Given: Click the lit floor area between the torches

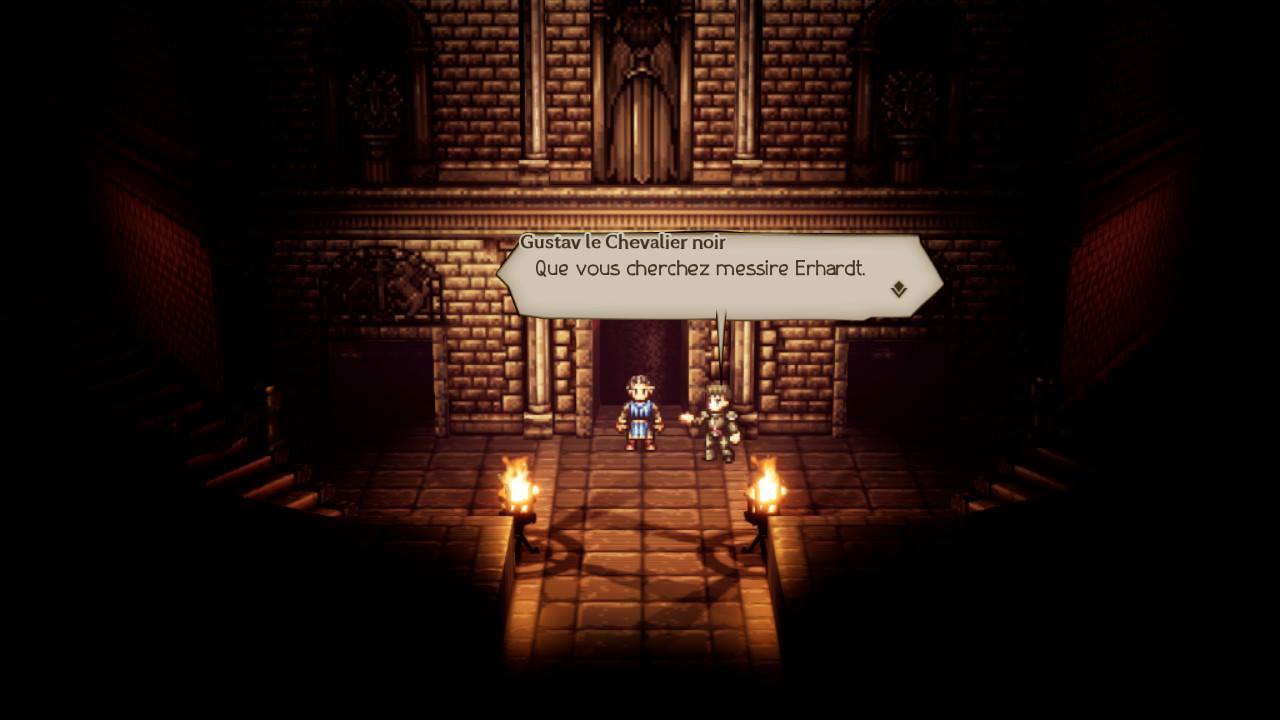Looking at the screenshot, I should (x=640, y=520).
